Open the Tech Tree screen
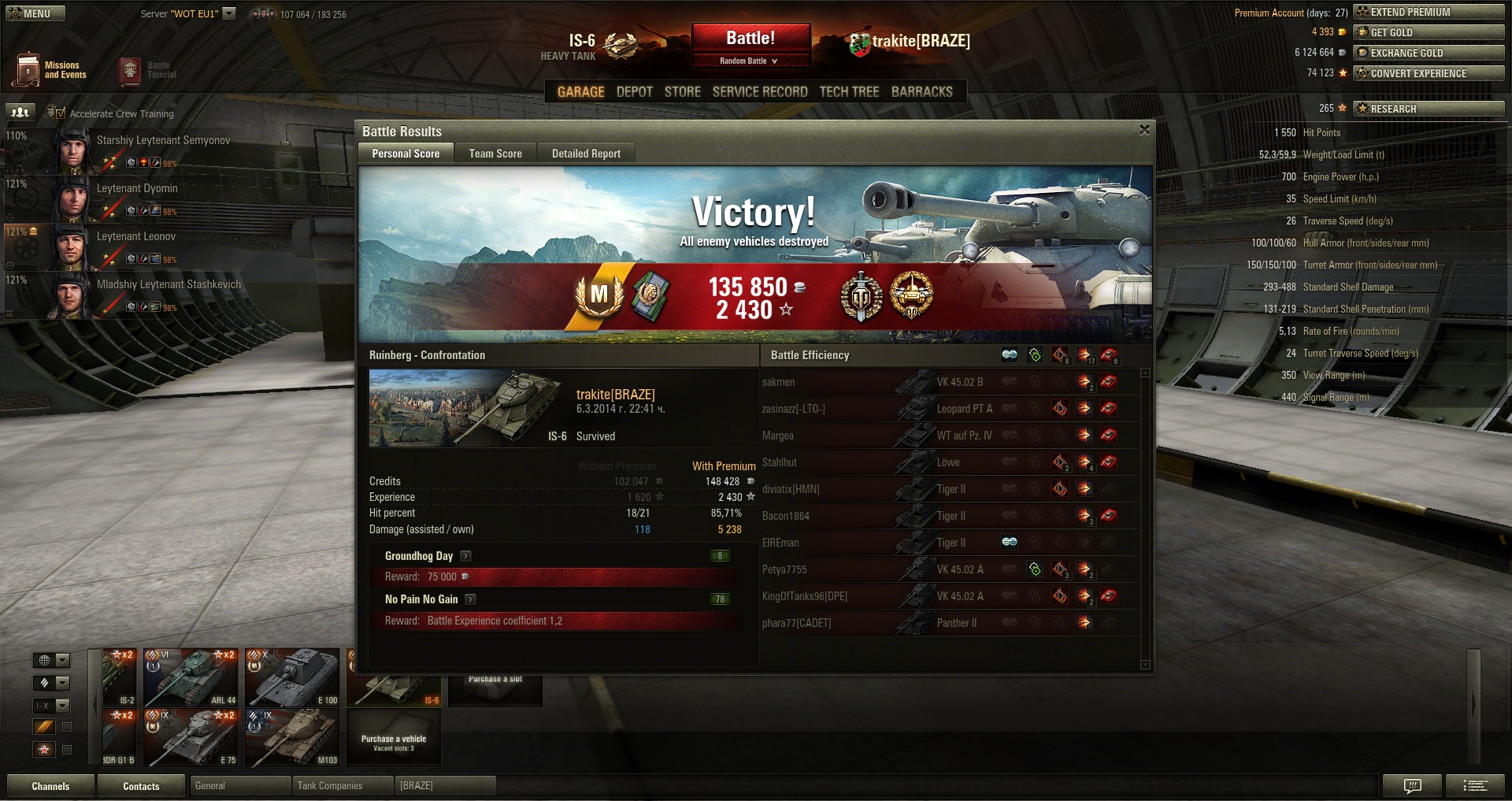1512x801 pixels. pos(849,91)
